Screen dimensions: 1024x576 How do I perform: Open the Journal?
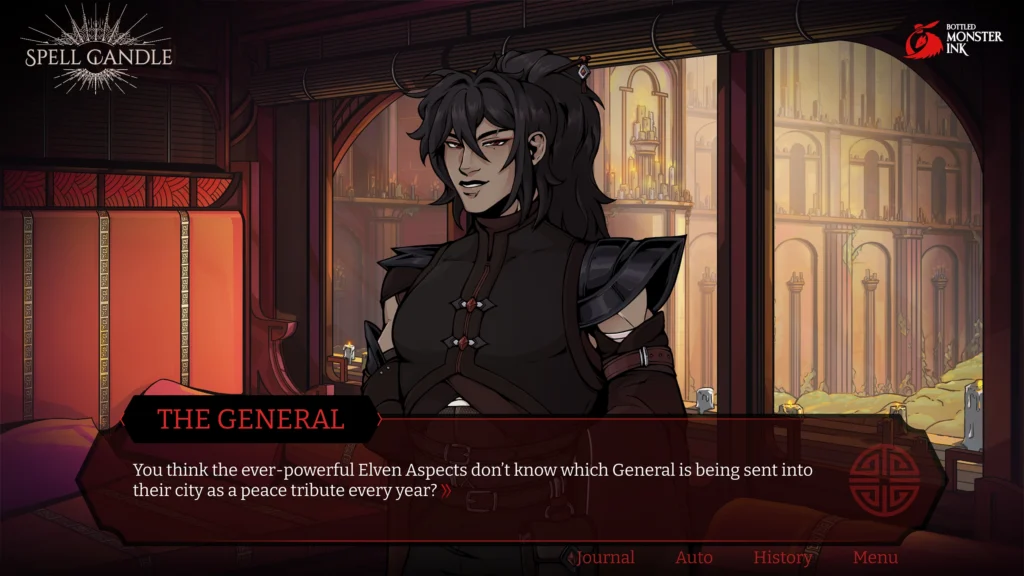pos(605,558)
